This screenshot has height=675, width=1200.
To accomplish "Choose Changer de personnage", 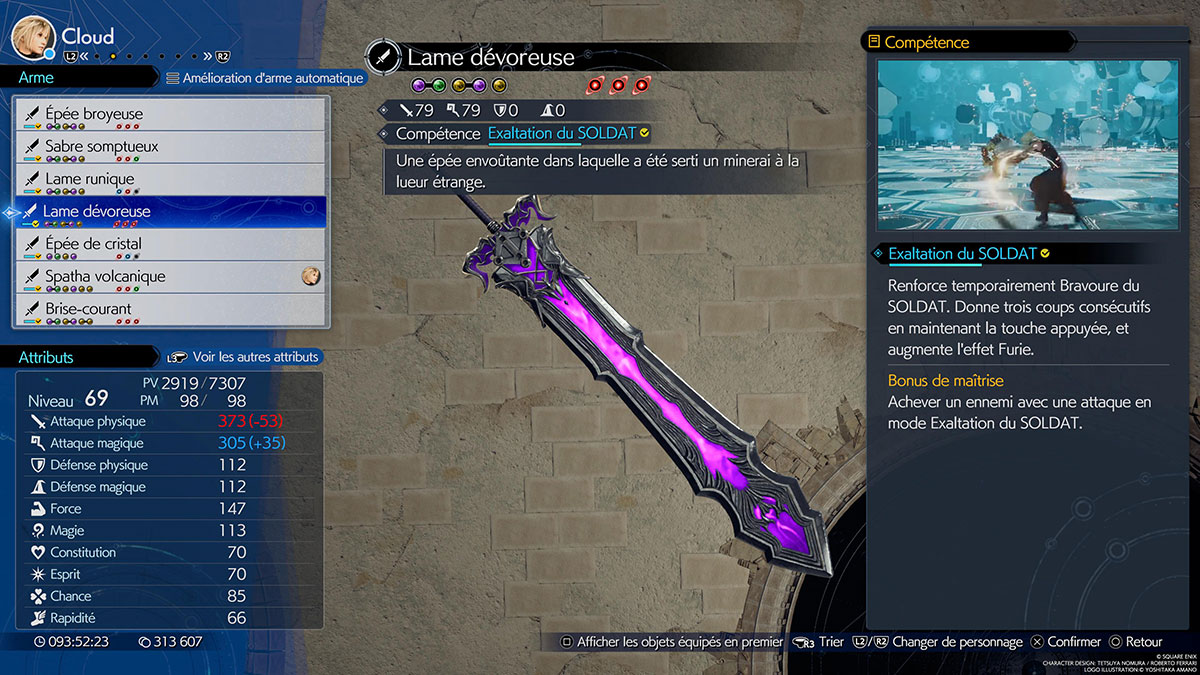I will click(x=946, y=642).
